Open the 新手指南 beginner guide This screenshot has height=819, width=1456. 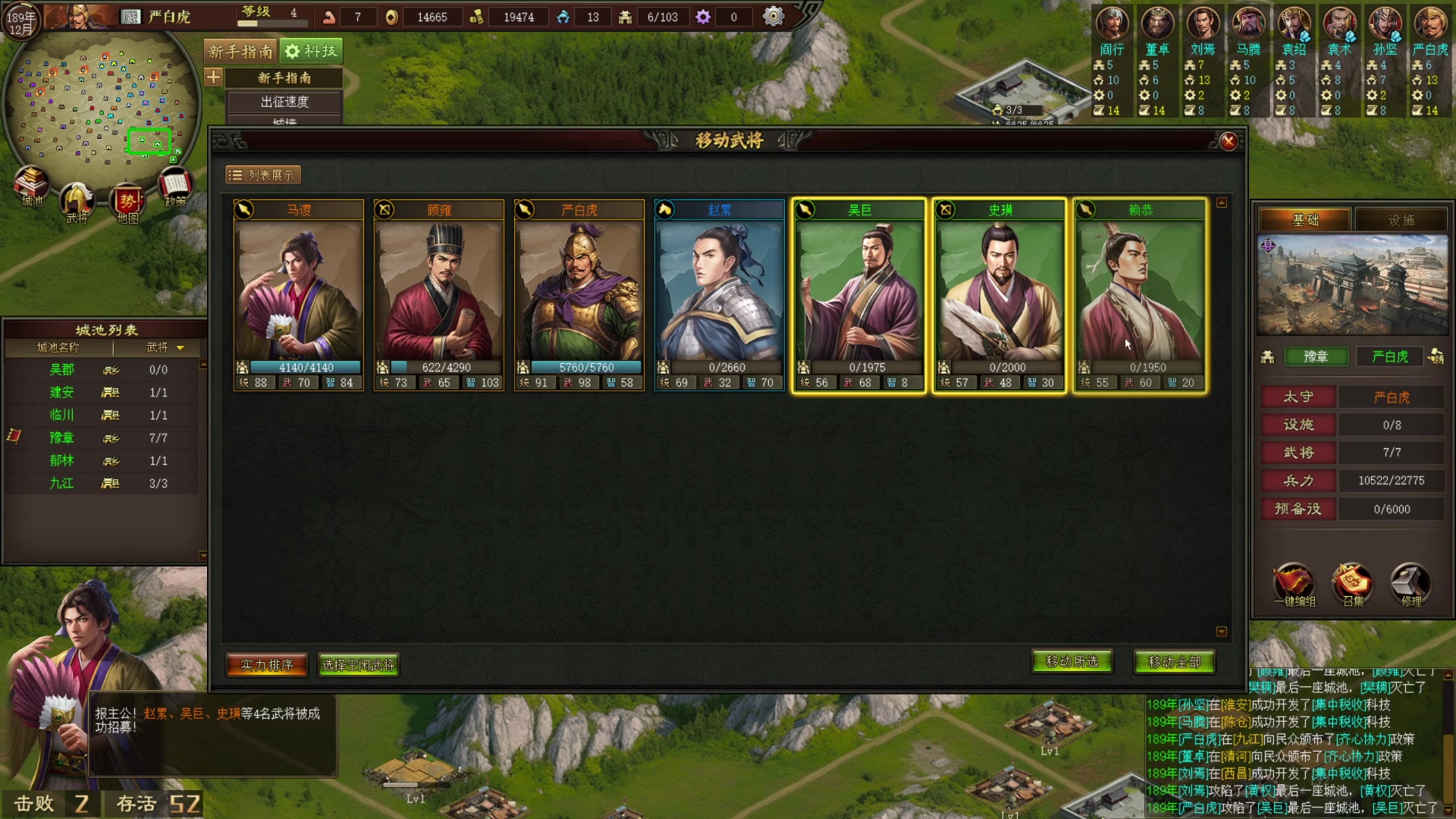click(240, 51)
